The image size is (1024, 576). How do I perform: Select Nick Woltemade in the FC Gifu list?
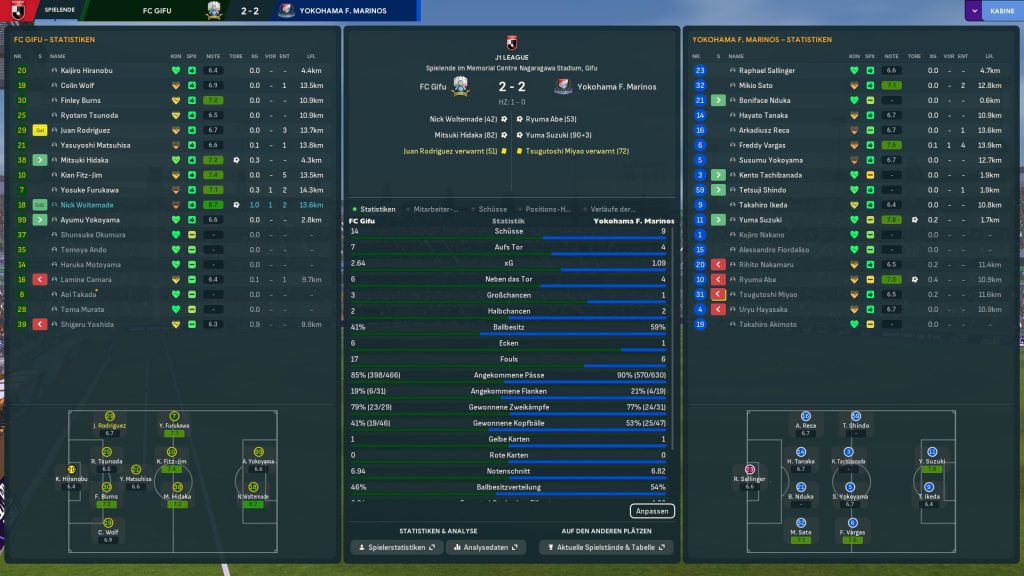(90, 205)
